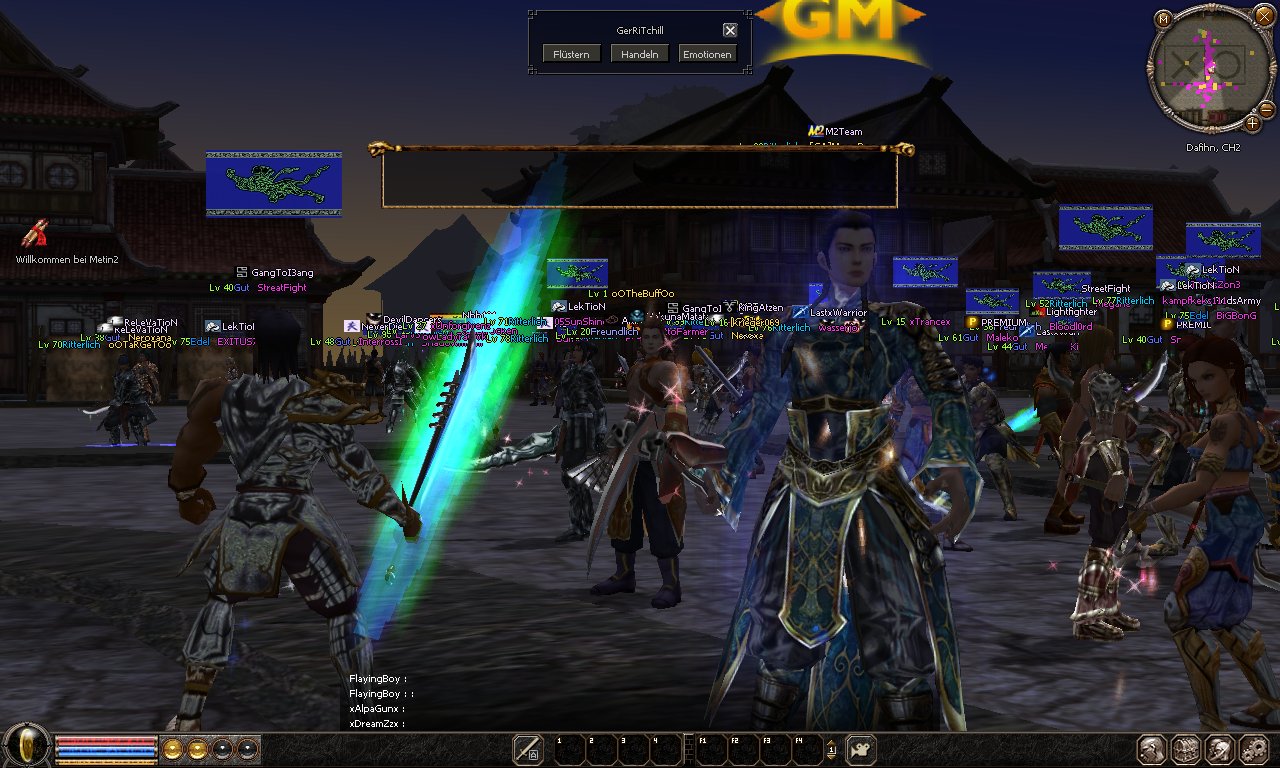
Task: Click the circular minimap display
Action: (1208, 68)
